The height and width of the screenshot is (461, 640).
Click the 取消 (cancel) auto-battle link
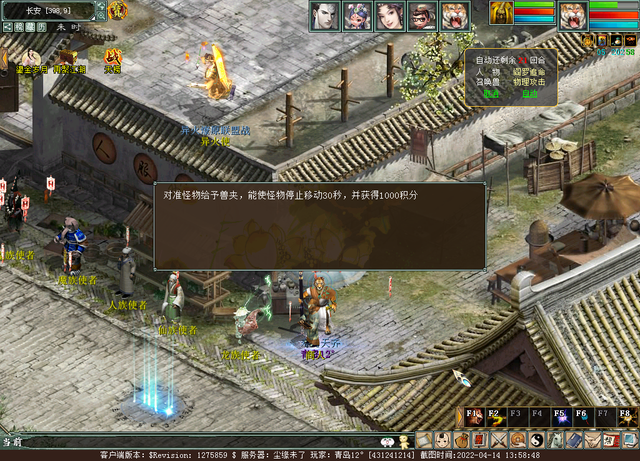coord(491,94)
